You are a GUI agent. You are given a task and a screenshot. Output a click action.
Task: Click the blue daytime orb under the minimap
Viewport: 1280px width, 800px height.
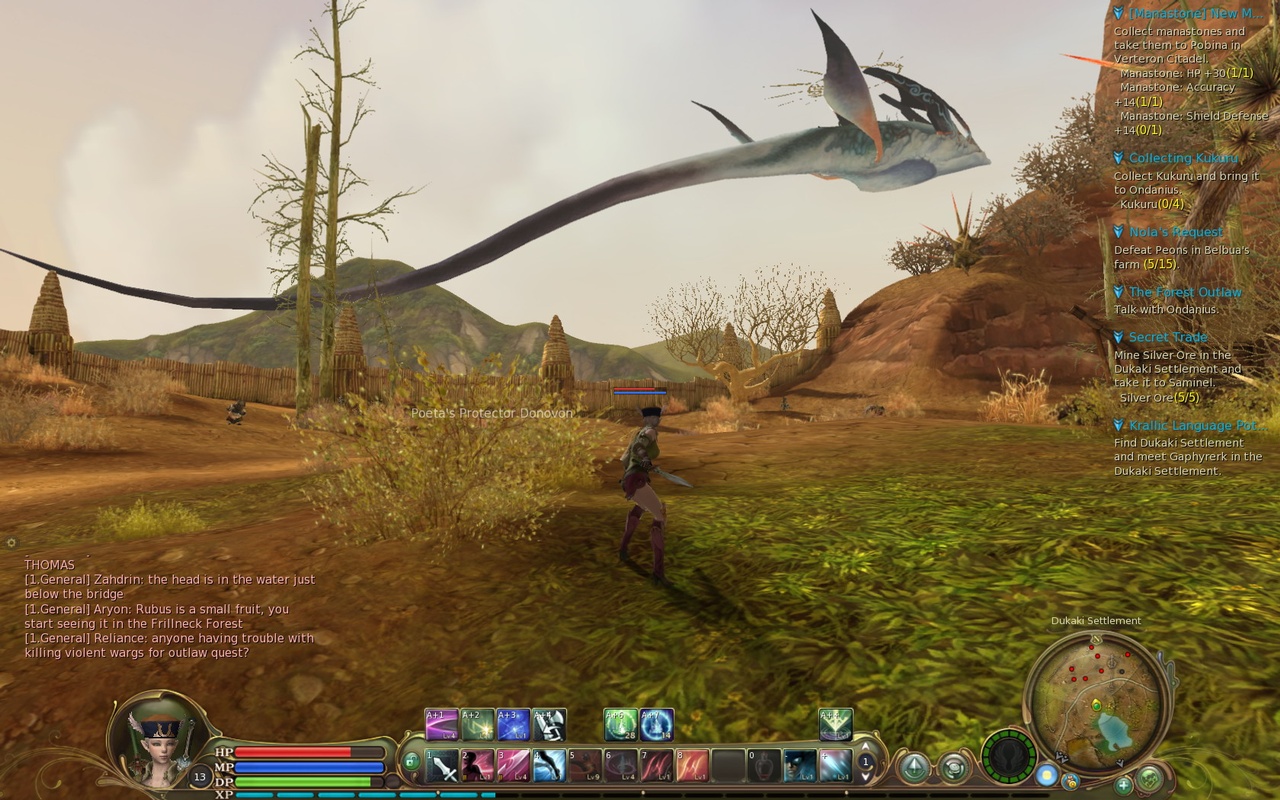(x=1048, y=776)
